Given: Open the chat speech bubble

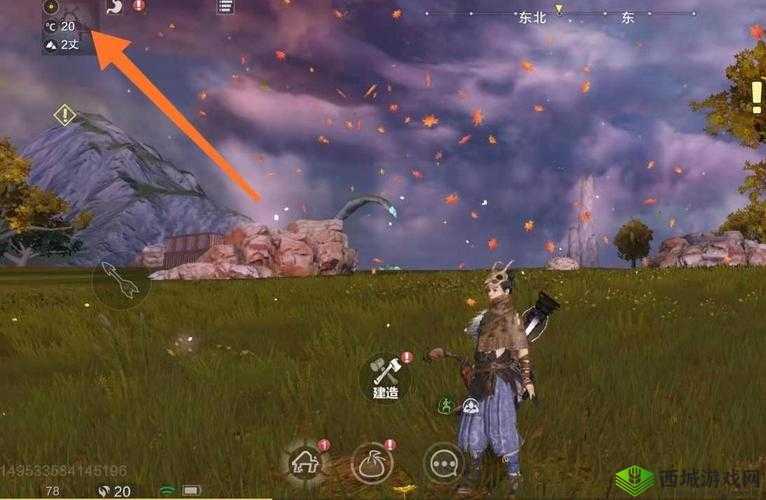Looking at the screenshot, I should tap(443, 463).
